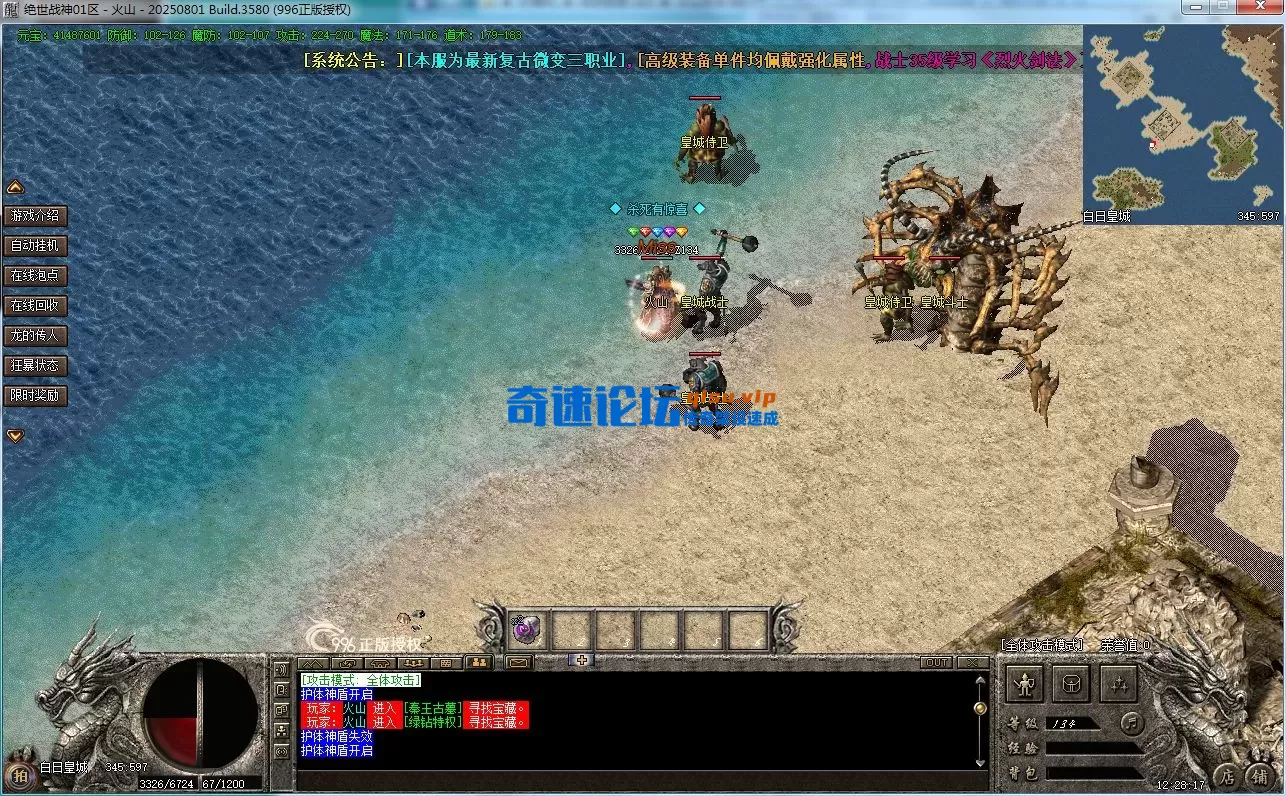Toggle the OUT button on the chat bar
The height and width of the screenshot is (796, 1286).
(937, 662)
